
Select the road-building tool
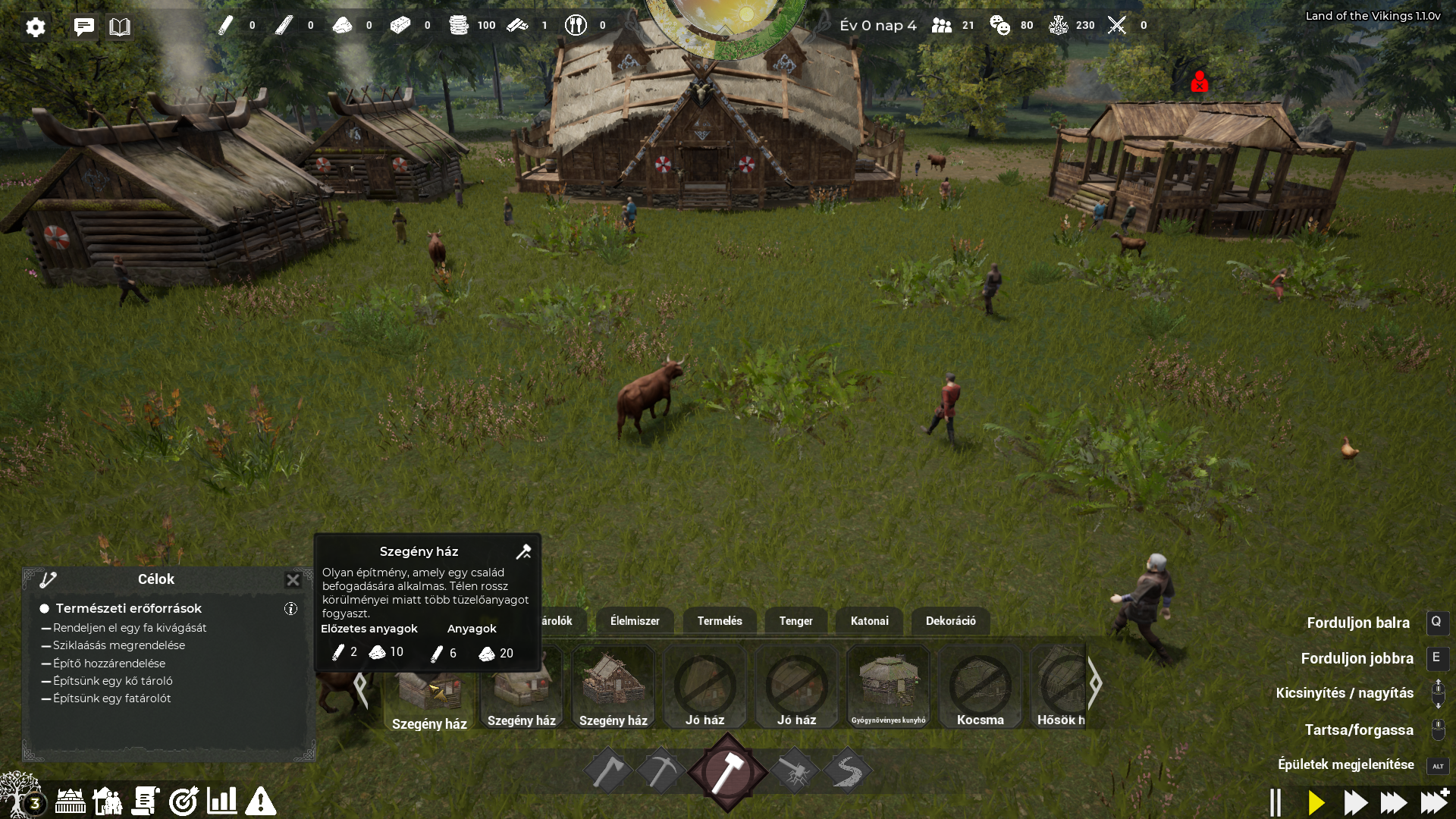(847, 771)
